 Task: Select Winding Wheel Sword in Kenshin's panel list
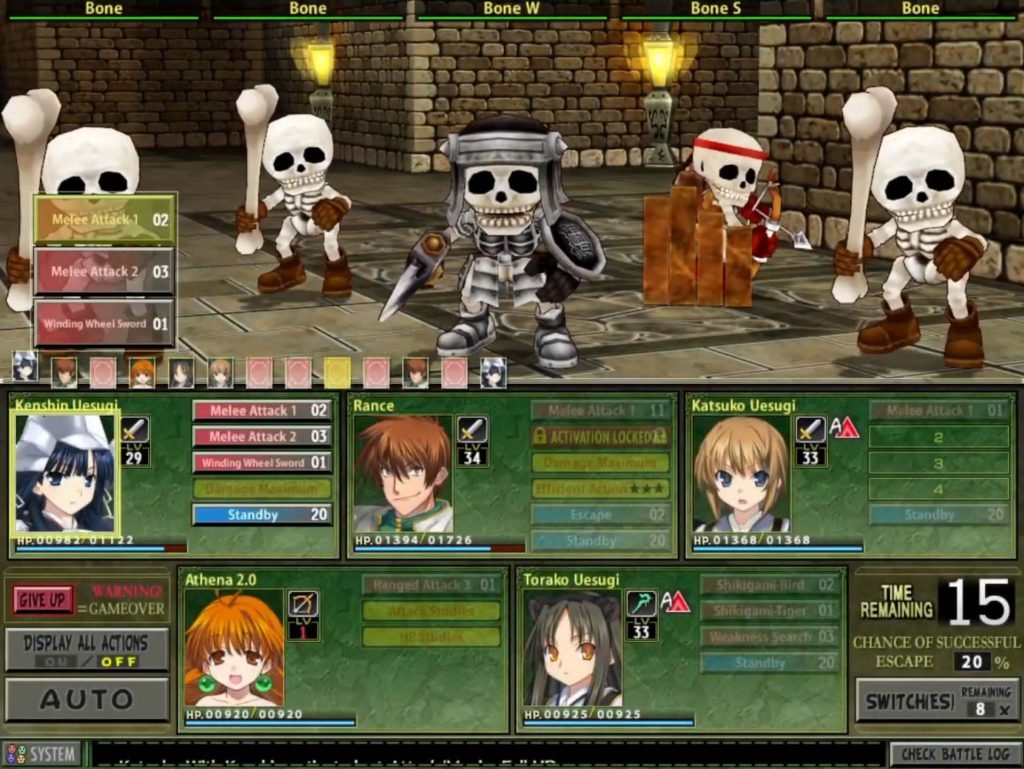(262, 463)
